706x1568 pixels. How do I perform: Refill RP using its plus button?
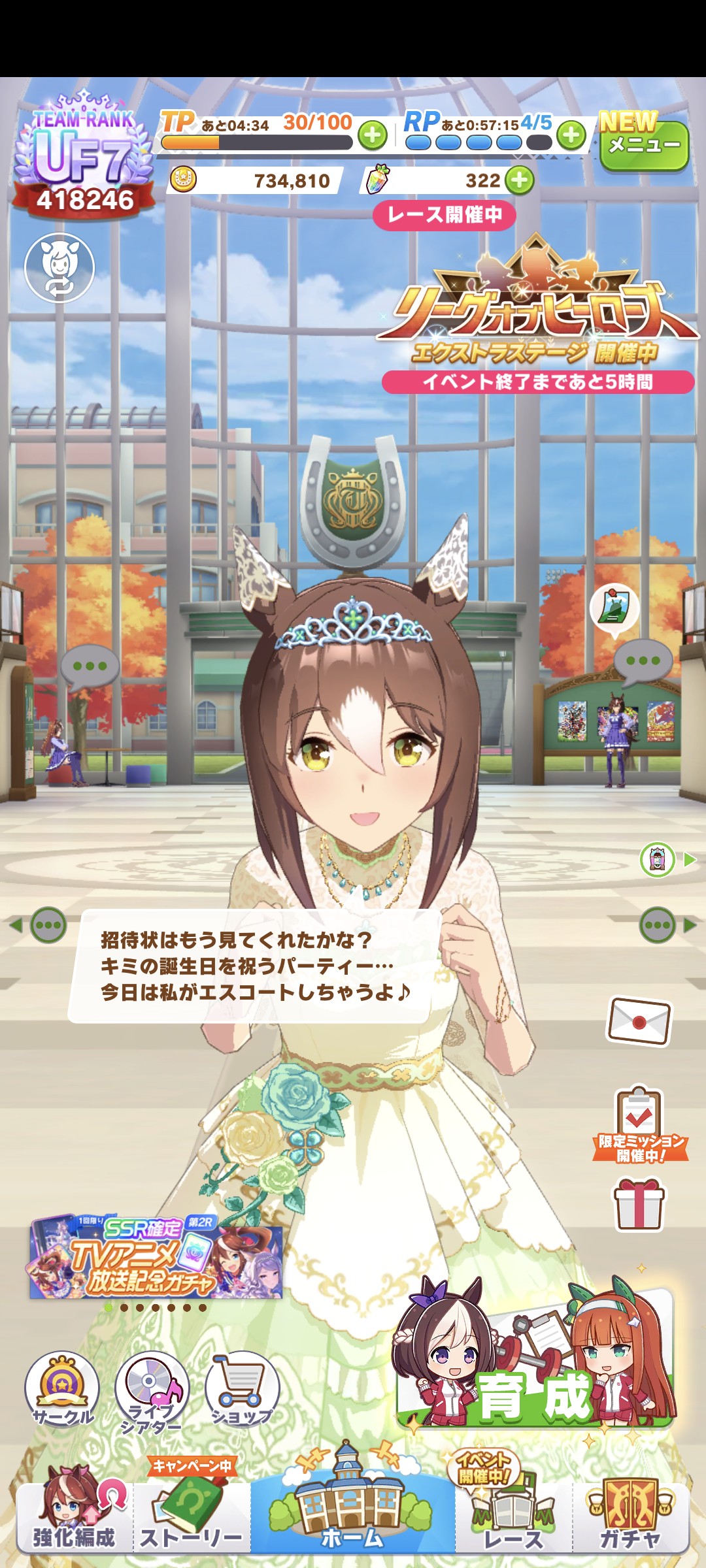pos(571,135)
